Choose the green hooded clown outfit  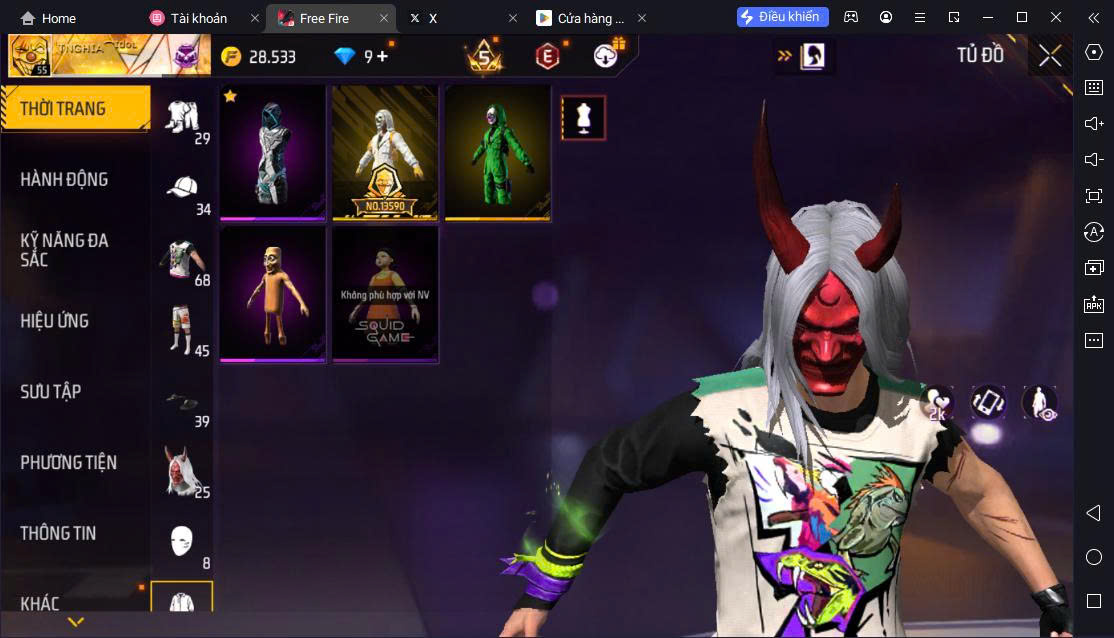click(x=498, y=152)
